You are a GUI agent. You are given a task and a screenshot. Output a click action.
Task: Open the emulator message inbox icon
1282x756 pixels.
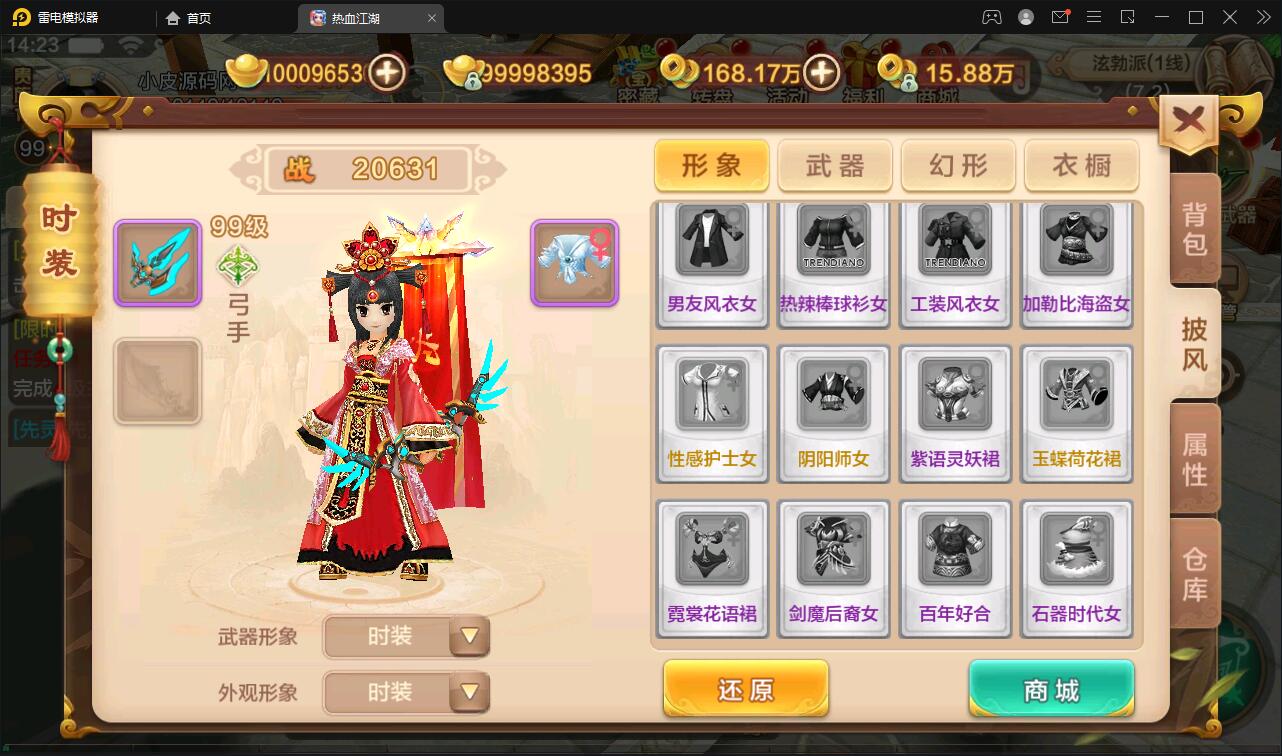1061,16
